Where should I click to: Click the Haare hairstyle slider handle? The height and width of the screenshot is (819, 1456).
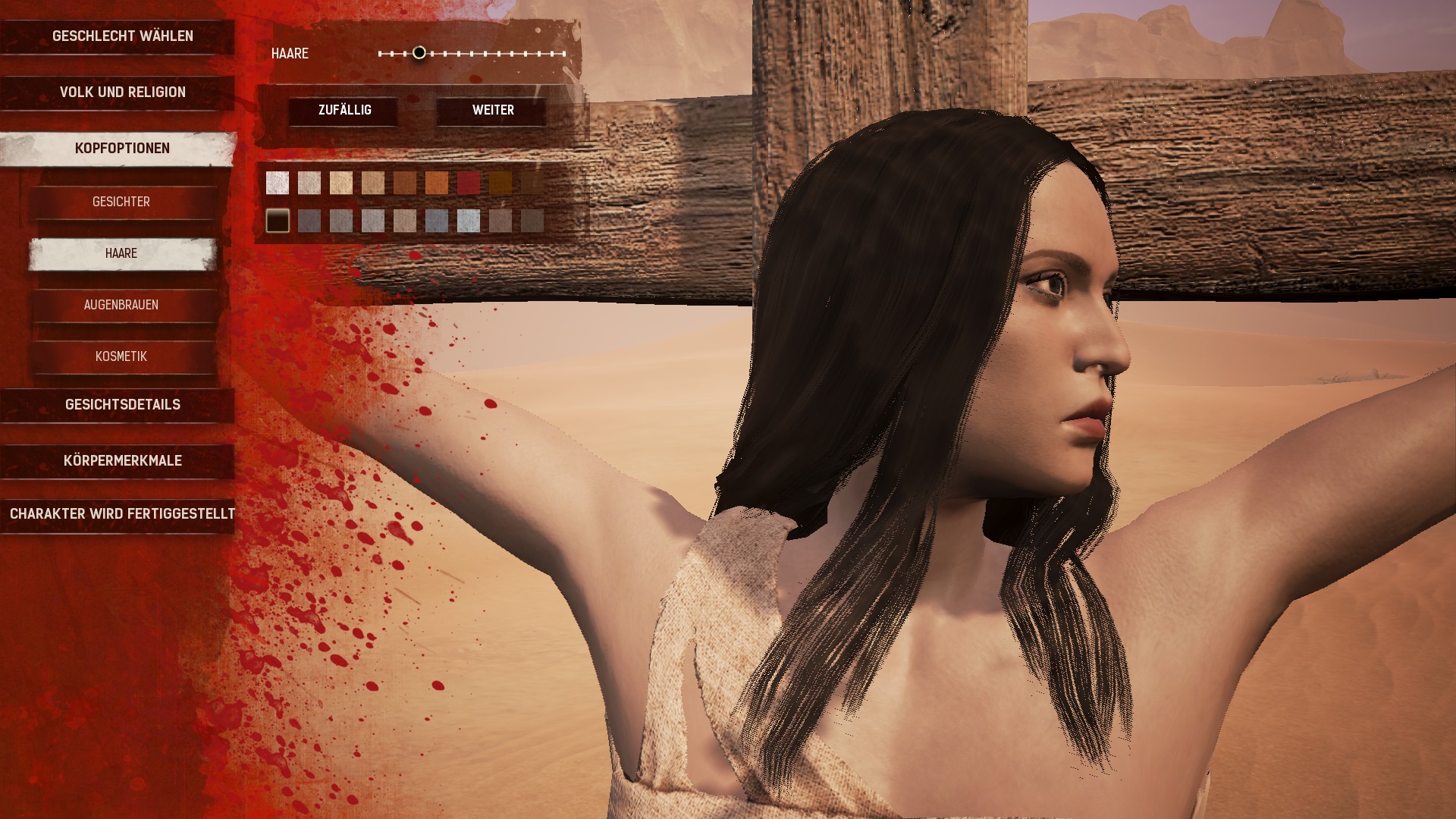click(419, 53)
